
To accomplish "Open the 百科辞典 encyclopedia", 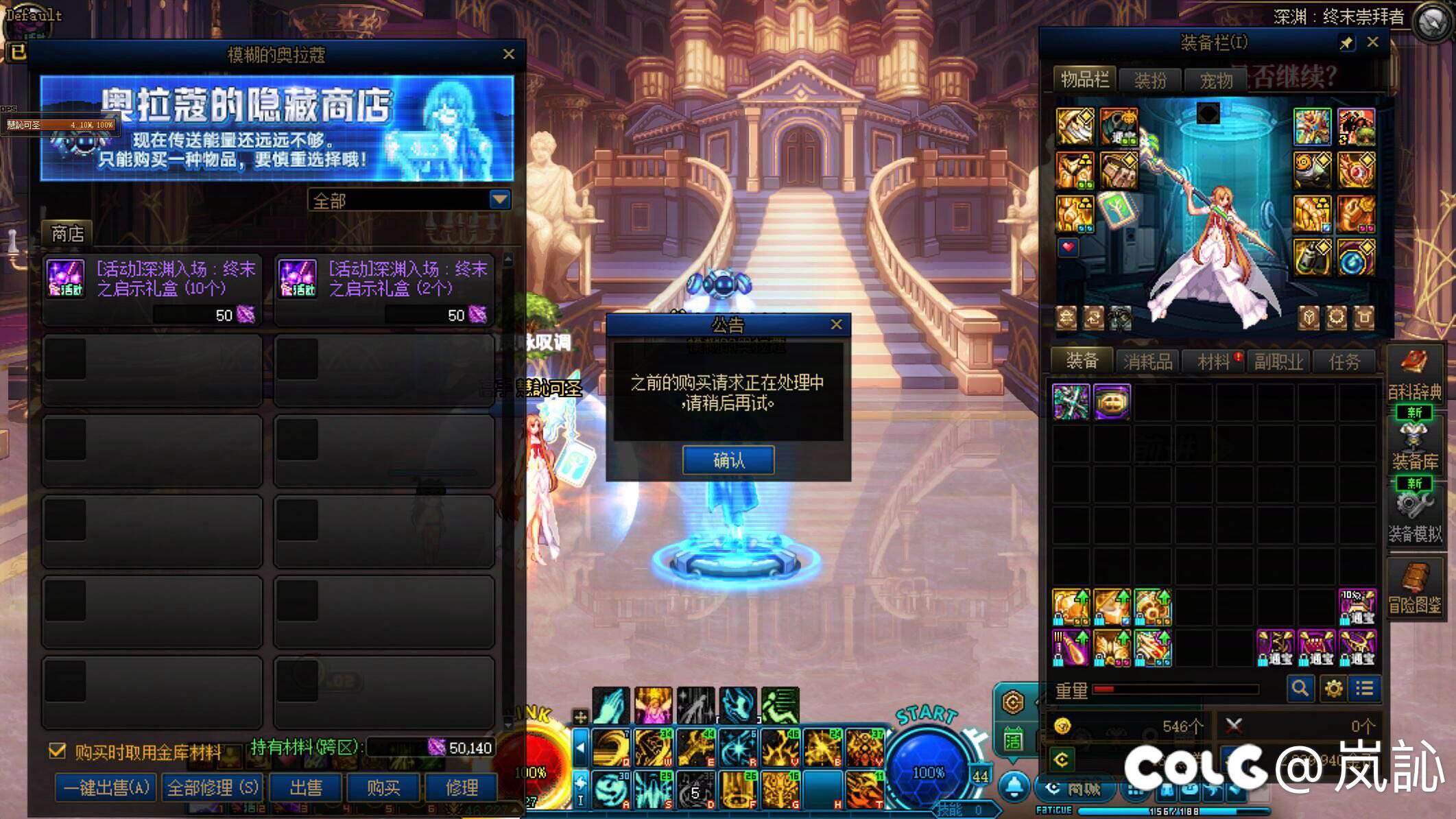I will point(1414,375).
